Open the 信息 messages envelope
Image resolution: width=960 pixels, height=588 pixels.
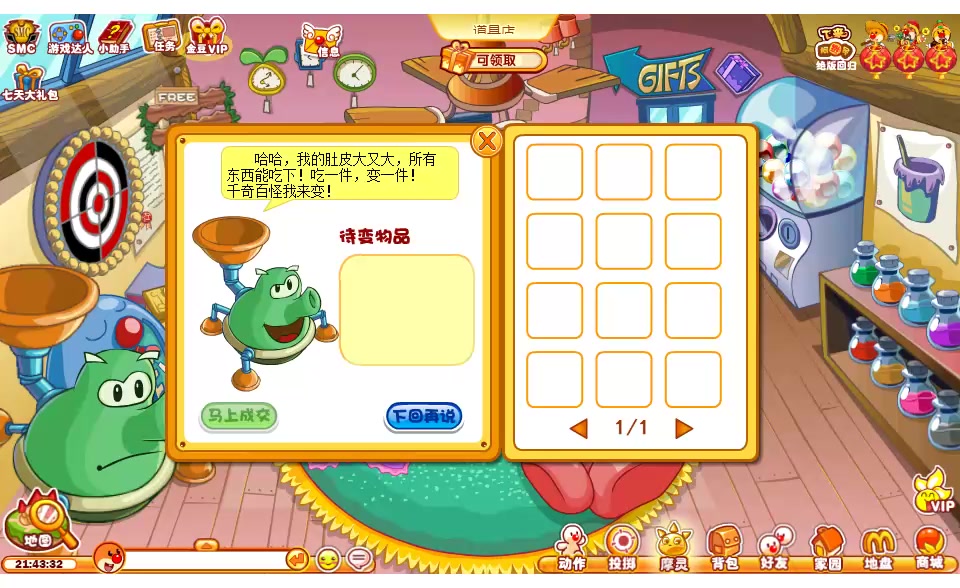pyautogui.click(x=321, y=42)
